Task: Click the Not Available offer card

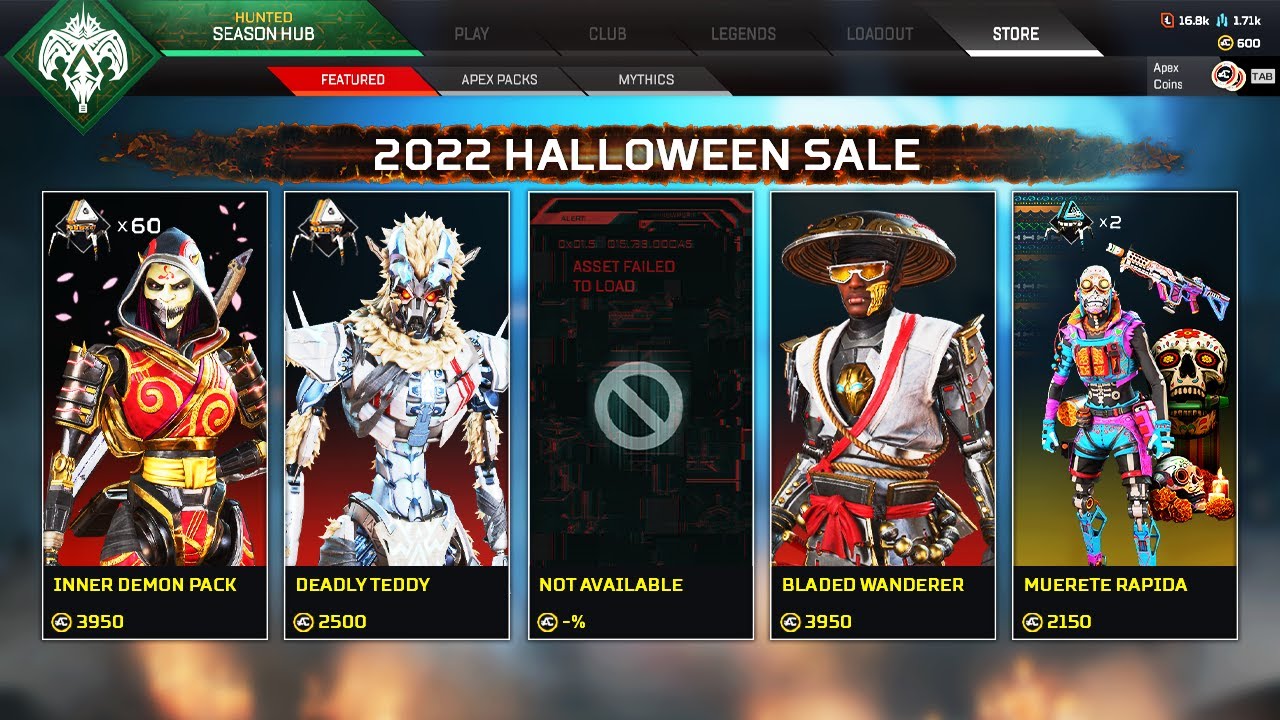Action: [640, 415]
